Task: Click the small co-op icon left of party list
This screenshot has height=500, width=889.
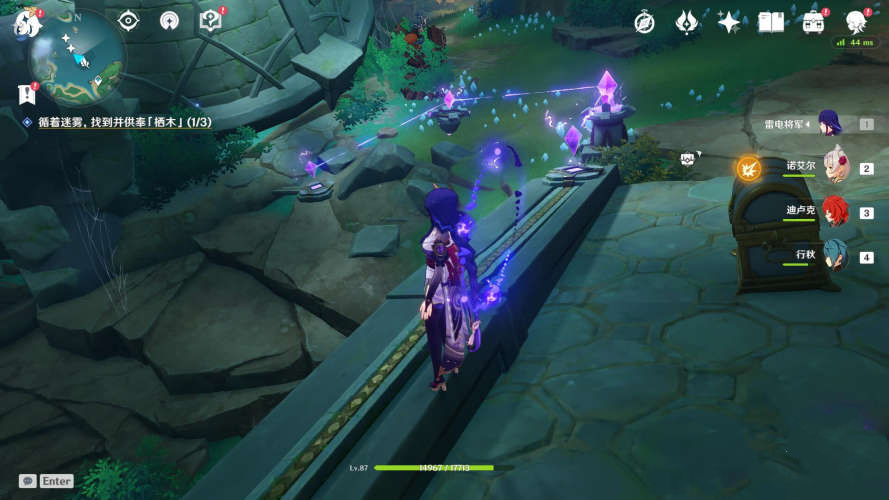Action: click(688, 158)
